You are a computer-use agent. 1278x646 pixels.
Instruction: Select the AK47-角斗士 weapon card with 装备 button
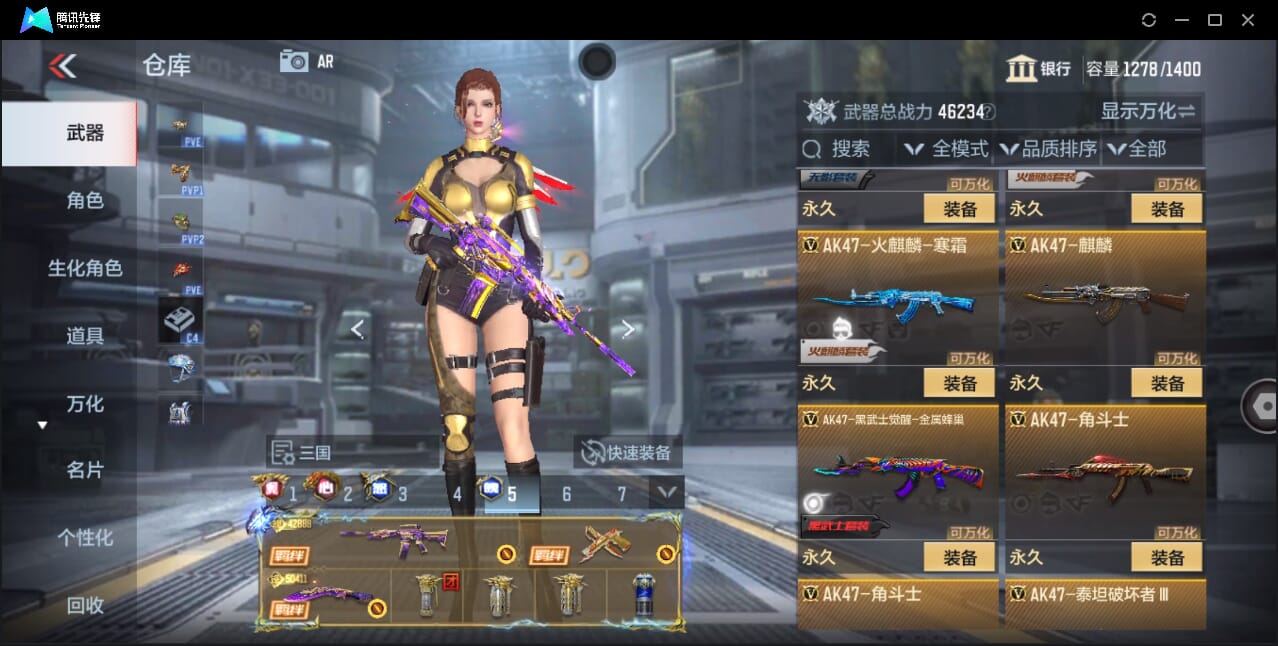[1167, 557]
